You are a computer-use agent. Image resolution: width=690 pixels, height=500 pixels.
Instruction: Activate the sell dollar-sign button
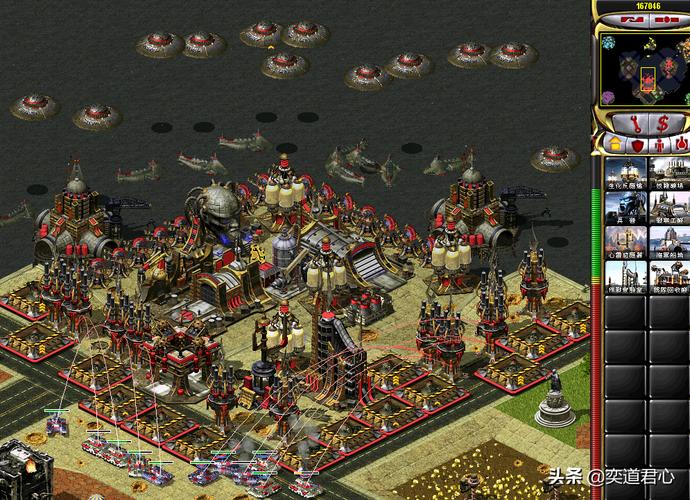click(661, 123)
